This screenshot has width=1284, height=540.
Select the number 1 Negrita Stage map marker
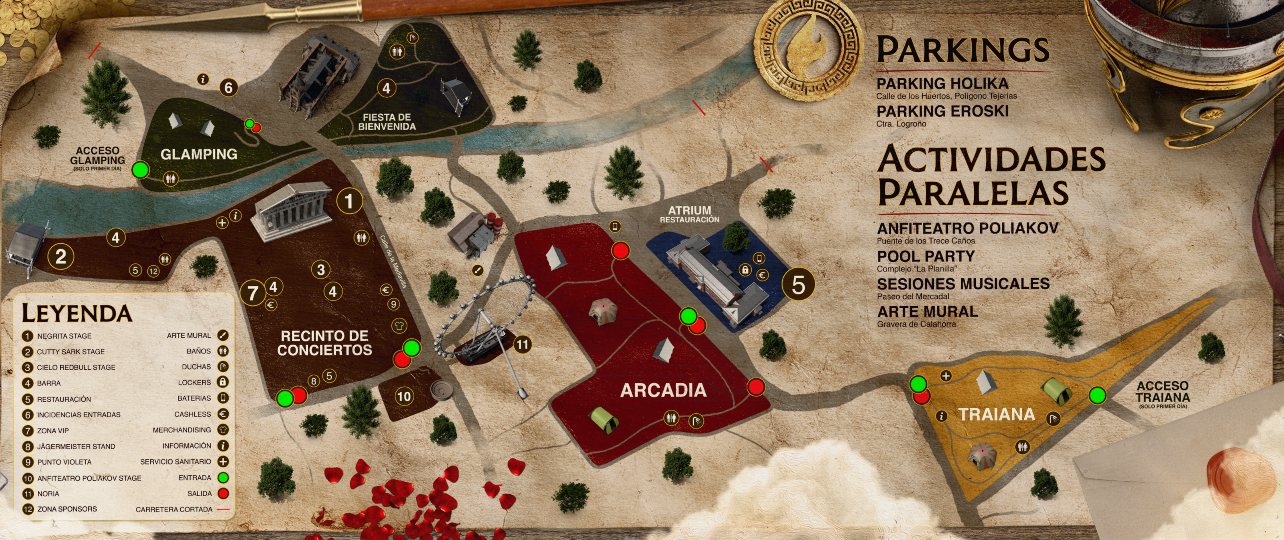(348, 201)
